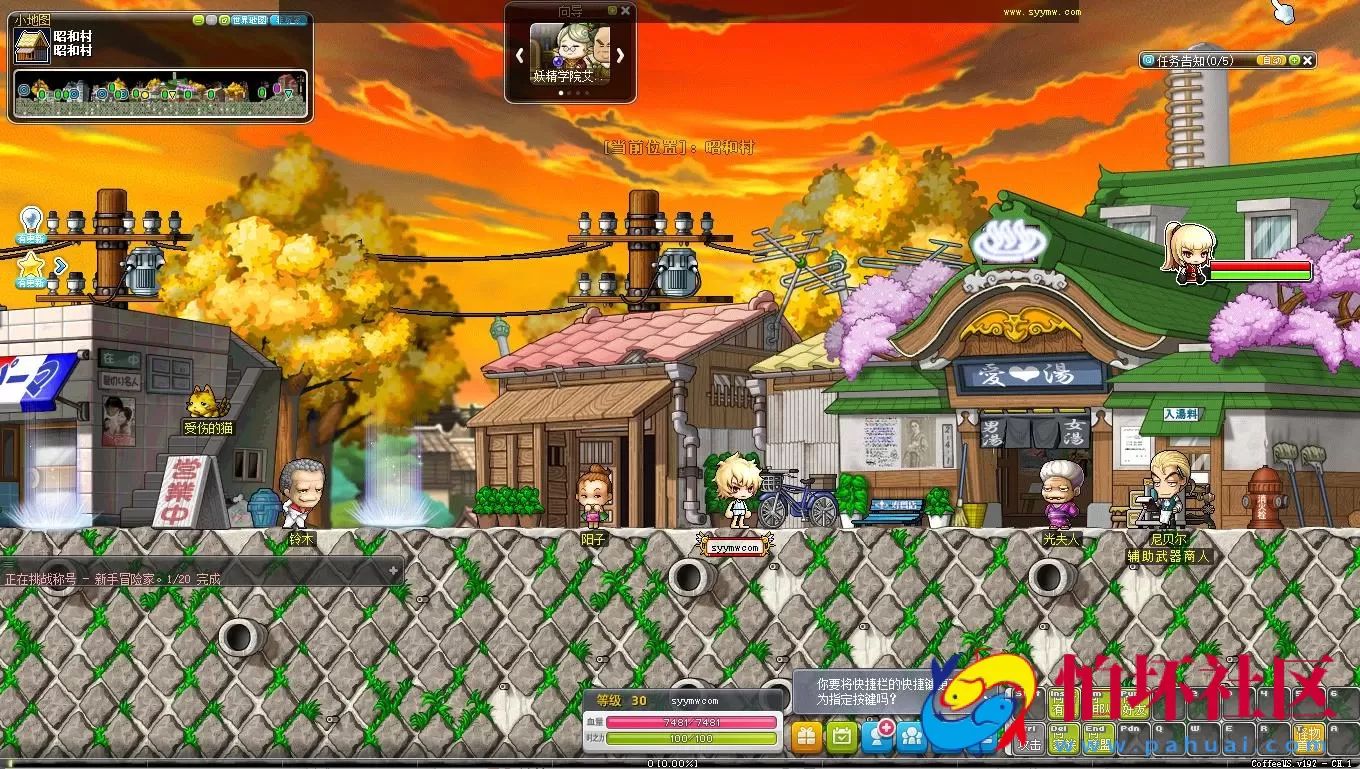Click the plus button on the 向导 titlebar
Viewport: 1360px width, 769px height.
612,10
